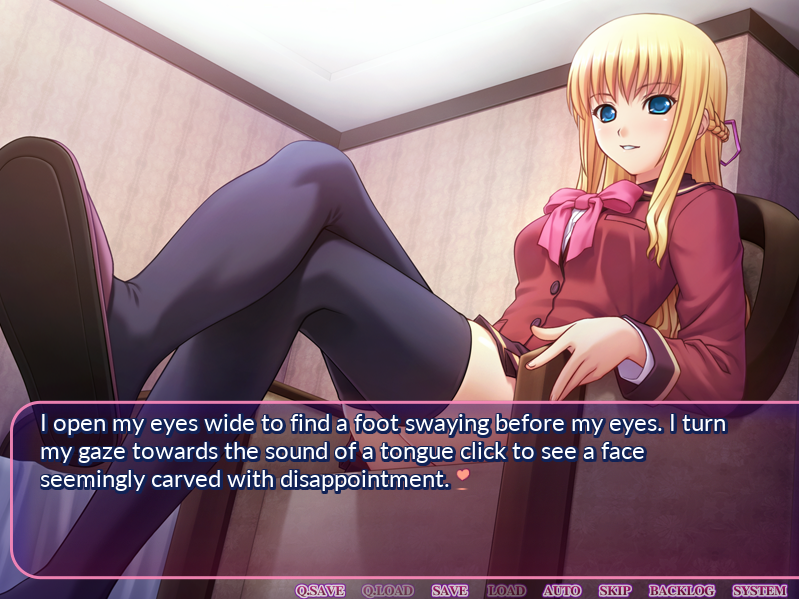This screenshot has height=599, width=799.
Task: Open the SYSTEM settings menu
Action: 759,591
